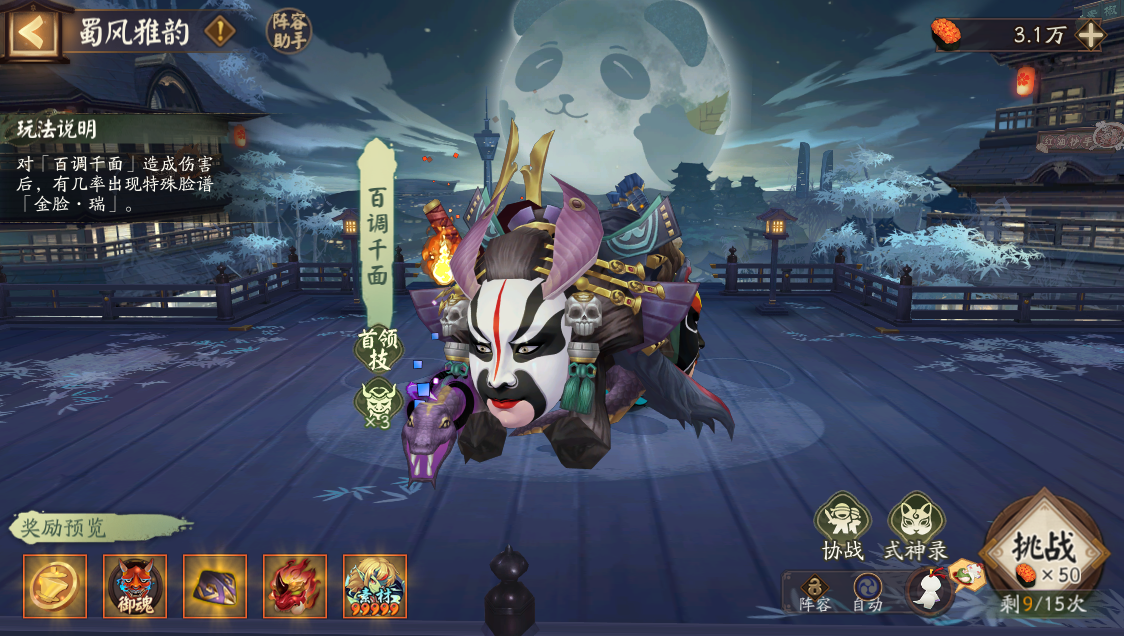
Task: Open the 阵容助手 lineup assistant
Action: pyautogui.click(x=289, y=30)
